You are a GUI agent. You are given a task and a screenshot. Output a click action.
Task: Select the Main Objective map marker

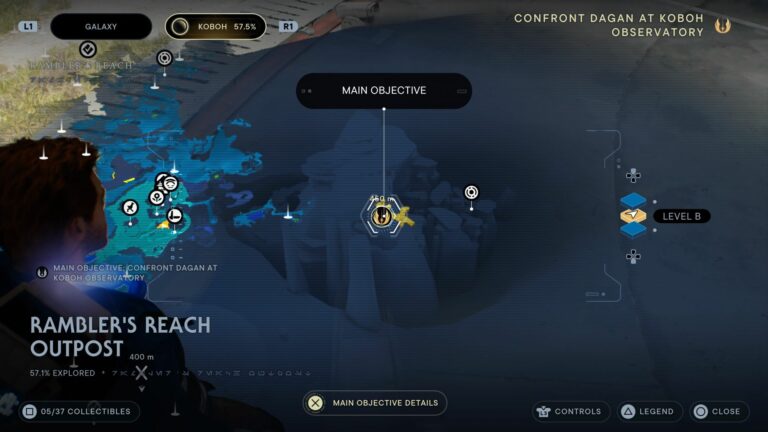[380, 215]
